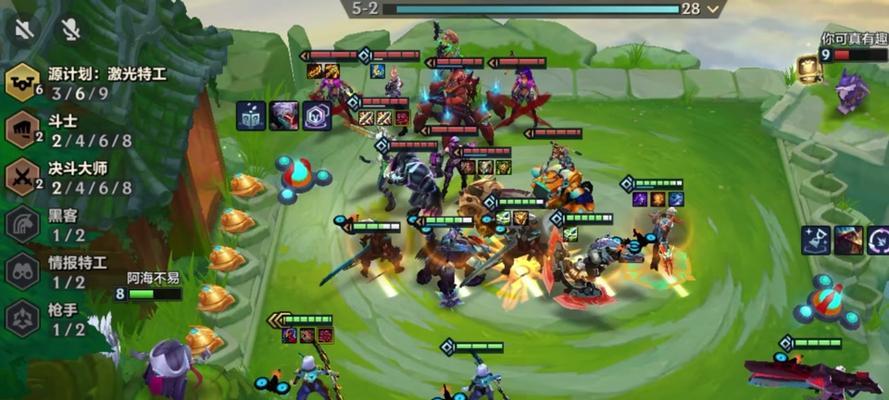View the opponent's sparkle star augment icon
This screenshot has height=400, width=889.
(x=815, y=240)
